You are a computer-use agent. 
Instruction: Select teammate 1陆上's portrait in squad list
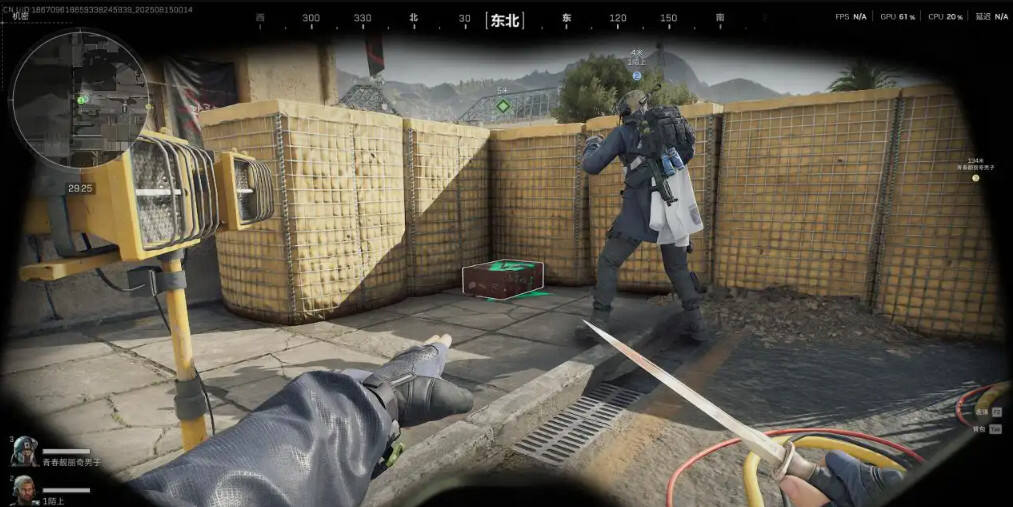pyautogui.click(x=24, y=490)
